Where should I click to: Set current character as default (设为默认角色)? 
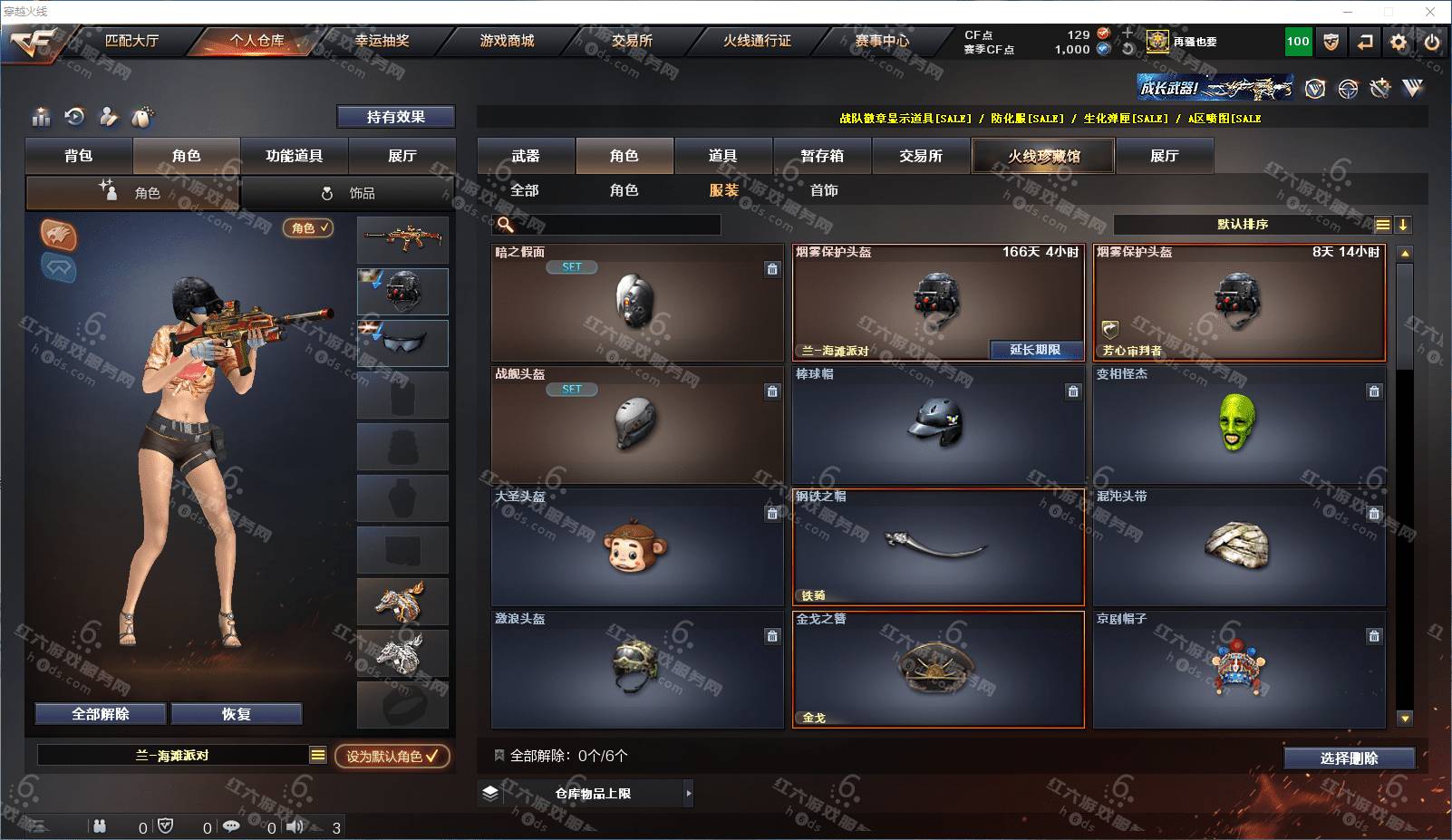[392, 756]
